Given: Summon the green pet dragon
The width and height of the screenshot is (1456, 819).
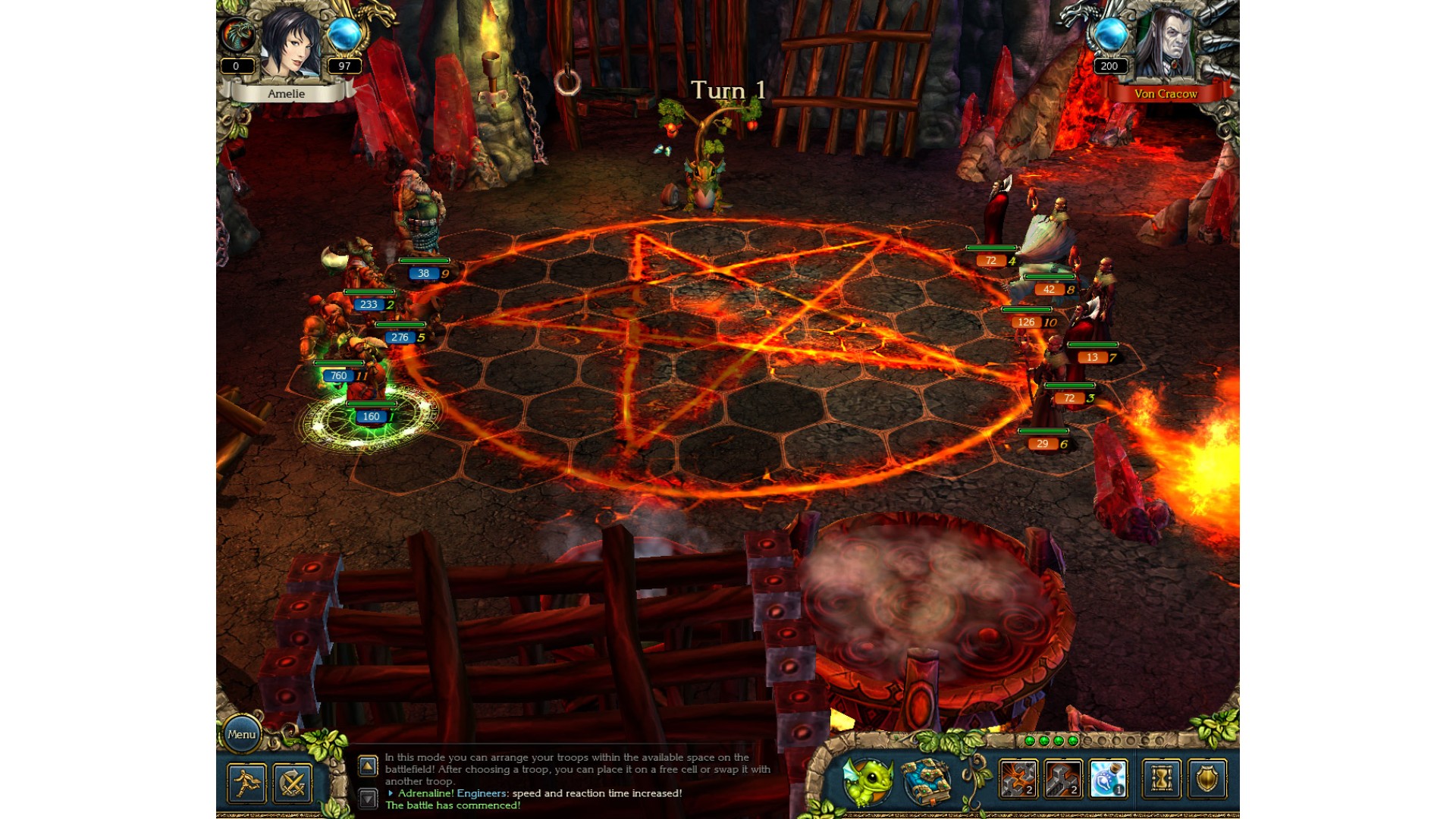Looking at the screenshot, I should click(x=868, y=781).
